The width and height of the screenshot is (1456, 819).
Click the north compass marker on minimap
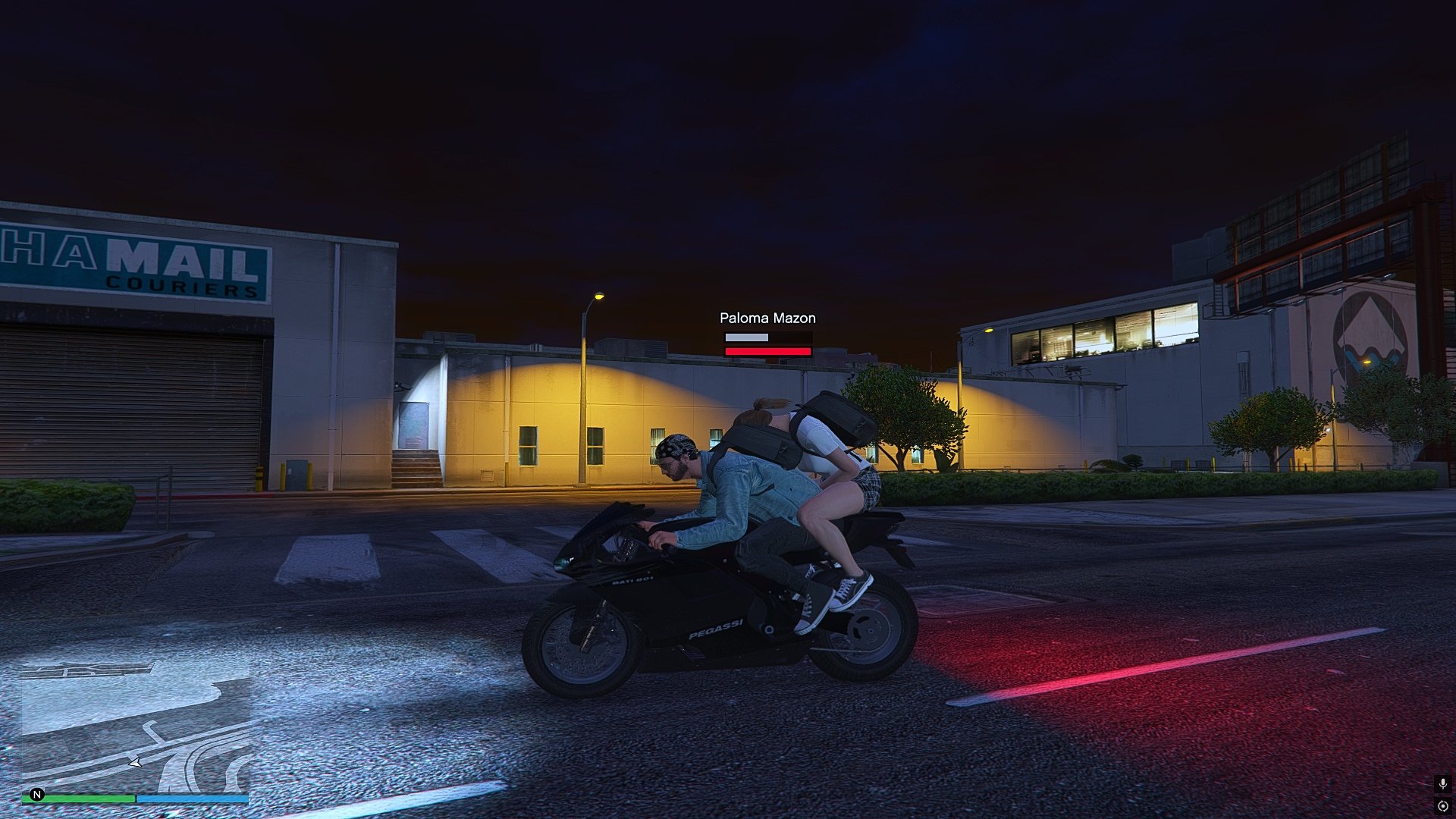tap(37, 795)
